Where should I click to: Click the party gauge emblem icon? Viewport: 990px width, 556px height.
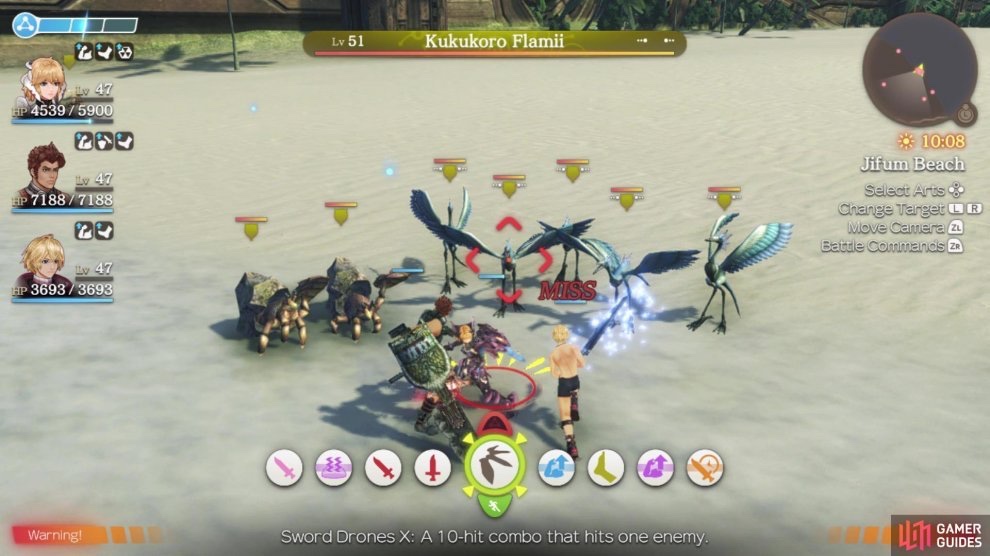pos(24,24)
